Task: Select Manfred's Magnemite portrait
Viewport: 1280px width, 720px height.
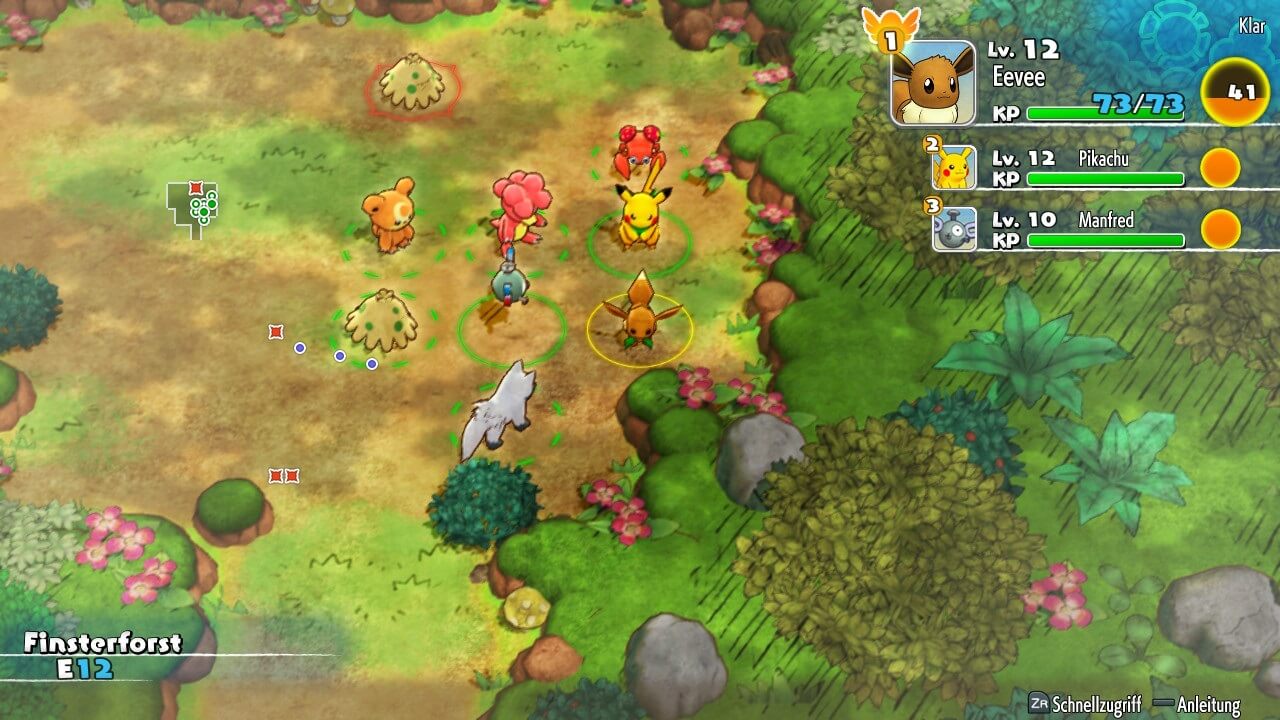Action: [x=954, y=229]
